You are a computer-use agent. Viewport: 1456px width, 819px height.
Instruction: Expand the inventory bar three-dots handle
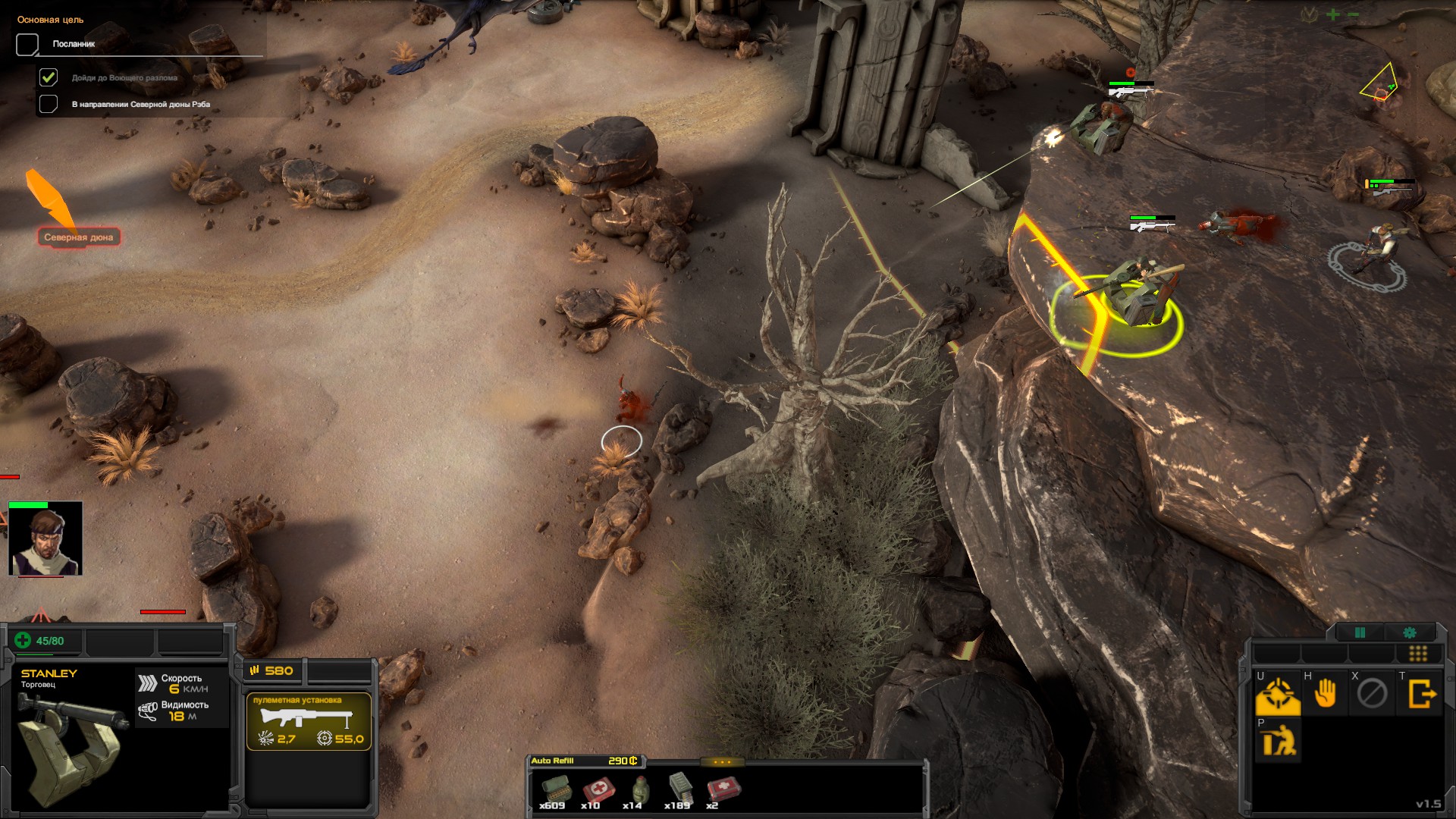pyautogui.click(x=722, y=762)
